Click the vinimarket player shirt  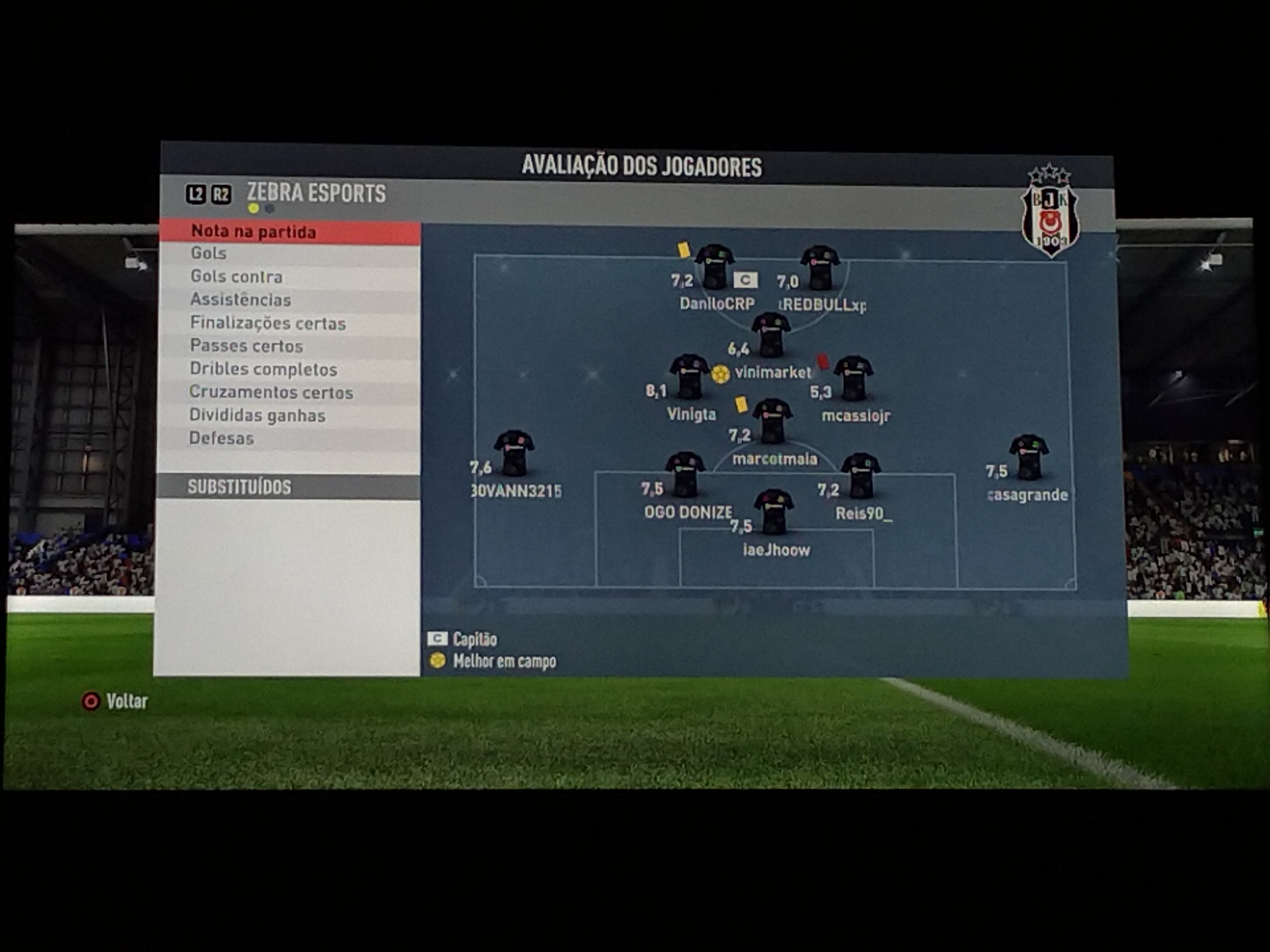(x=770, y=334)
